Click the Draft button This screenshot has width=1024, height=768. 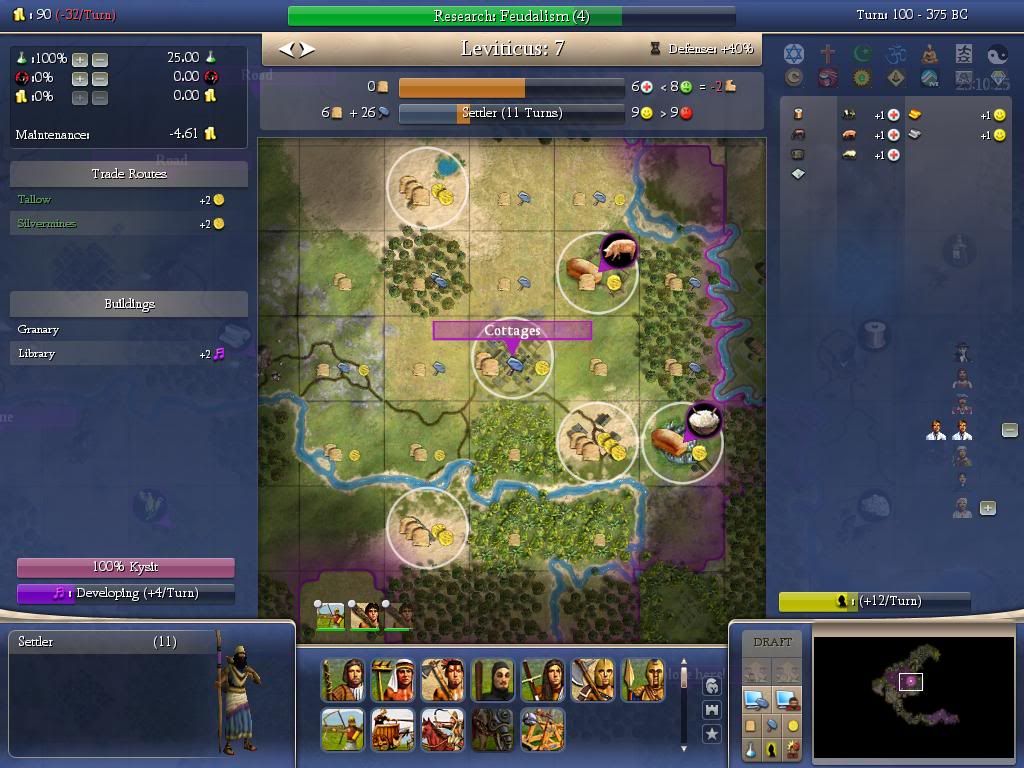coord(772,642)
